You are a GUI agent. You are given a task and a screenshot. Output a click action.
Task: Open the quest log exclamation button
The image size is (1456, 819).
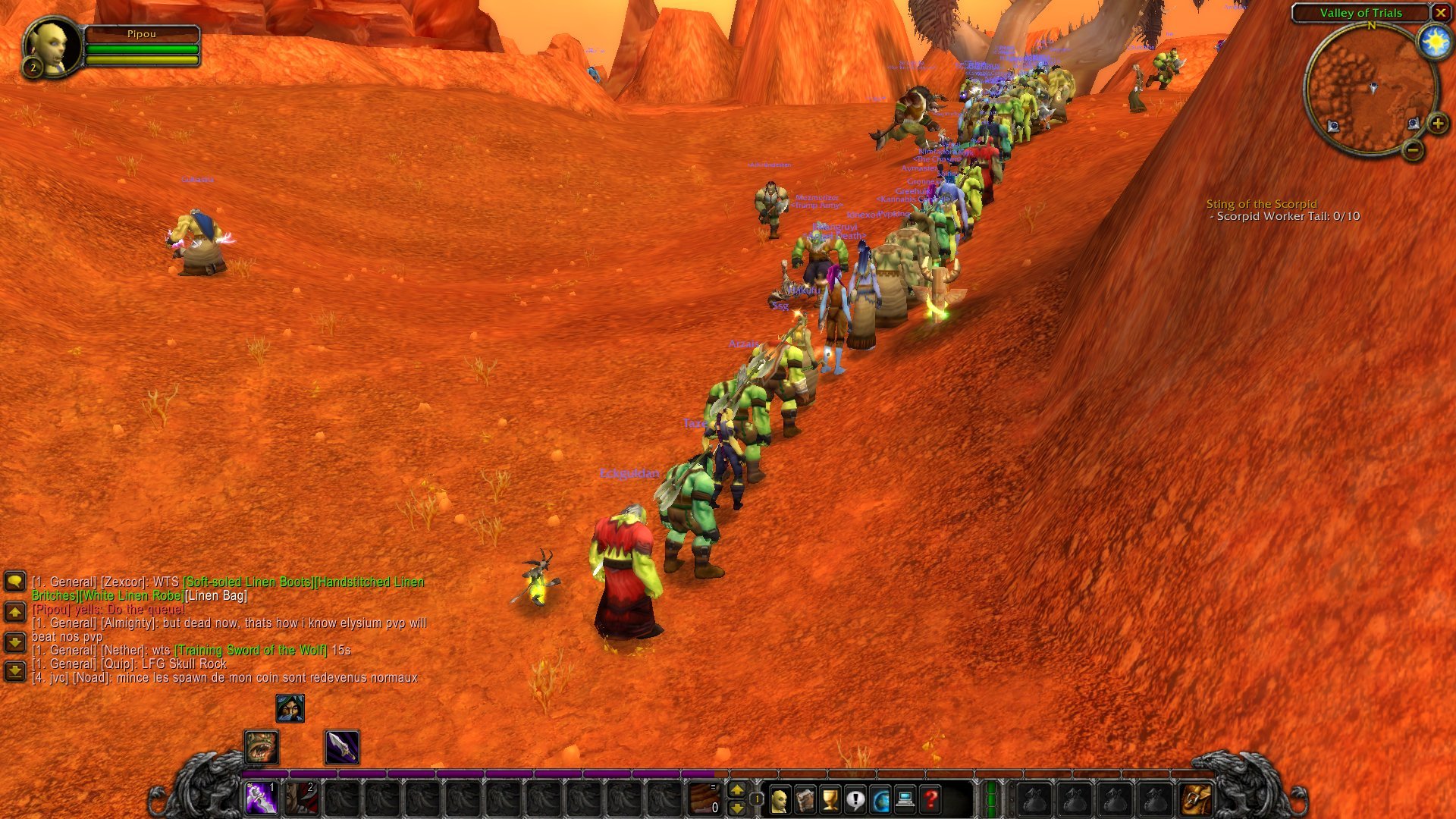855,799
